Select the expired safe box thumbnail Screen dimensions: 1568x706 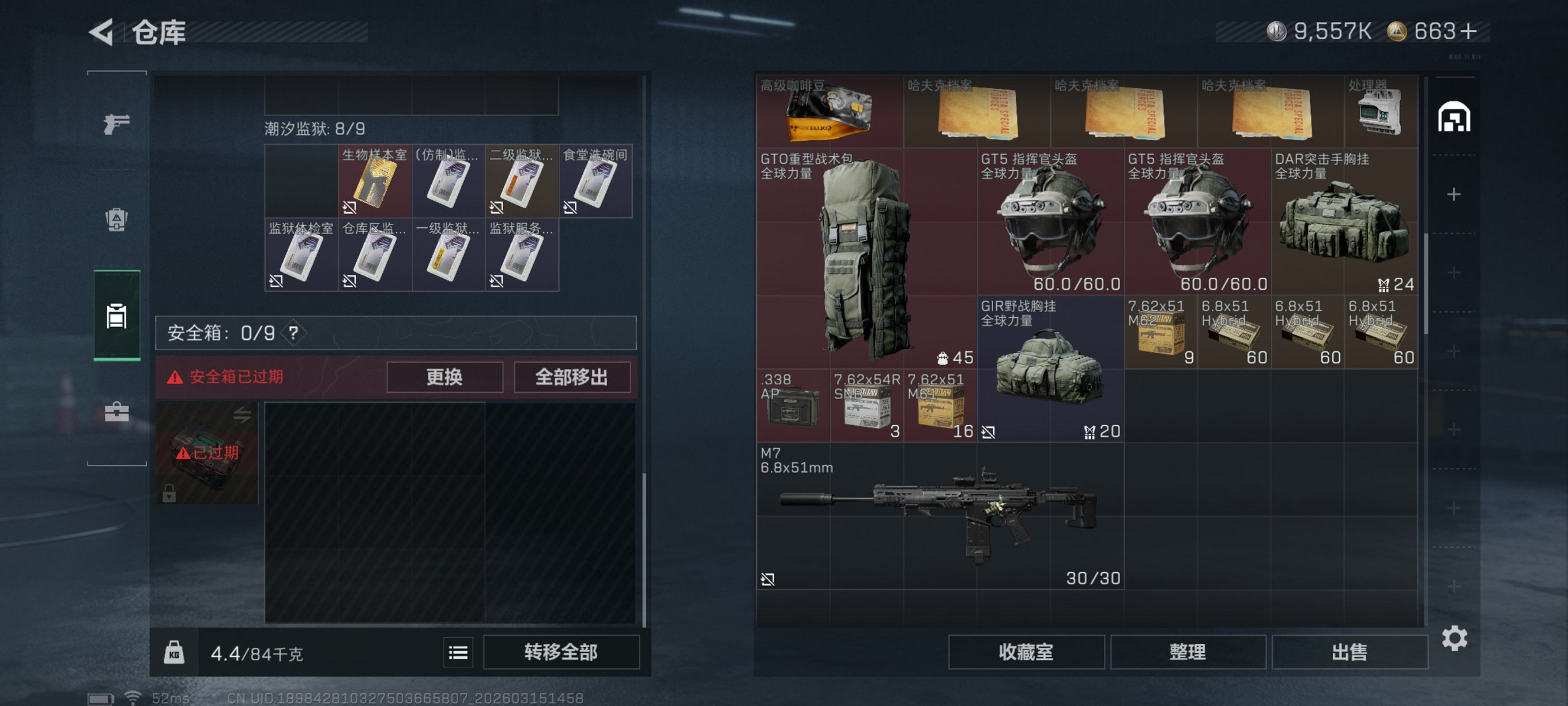[x=207, y=453]
